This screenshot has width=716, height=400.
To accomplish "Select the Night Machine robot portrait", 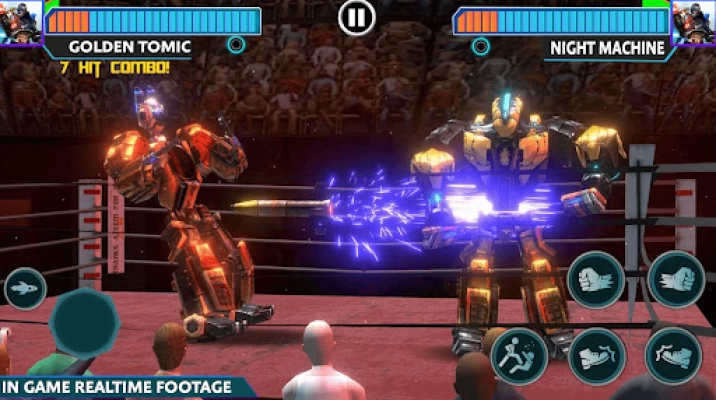I will click(x=694, y=22).
